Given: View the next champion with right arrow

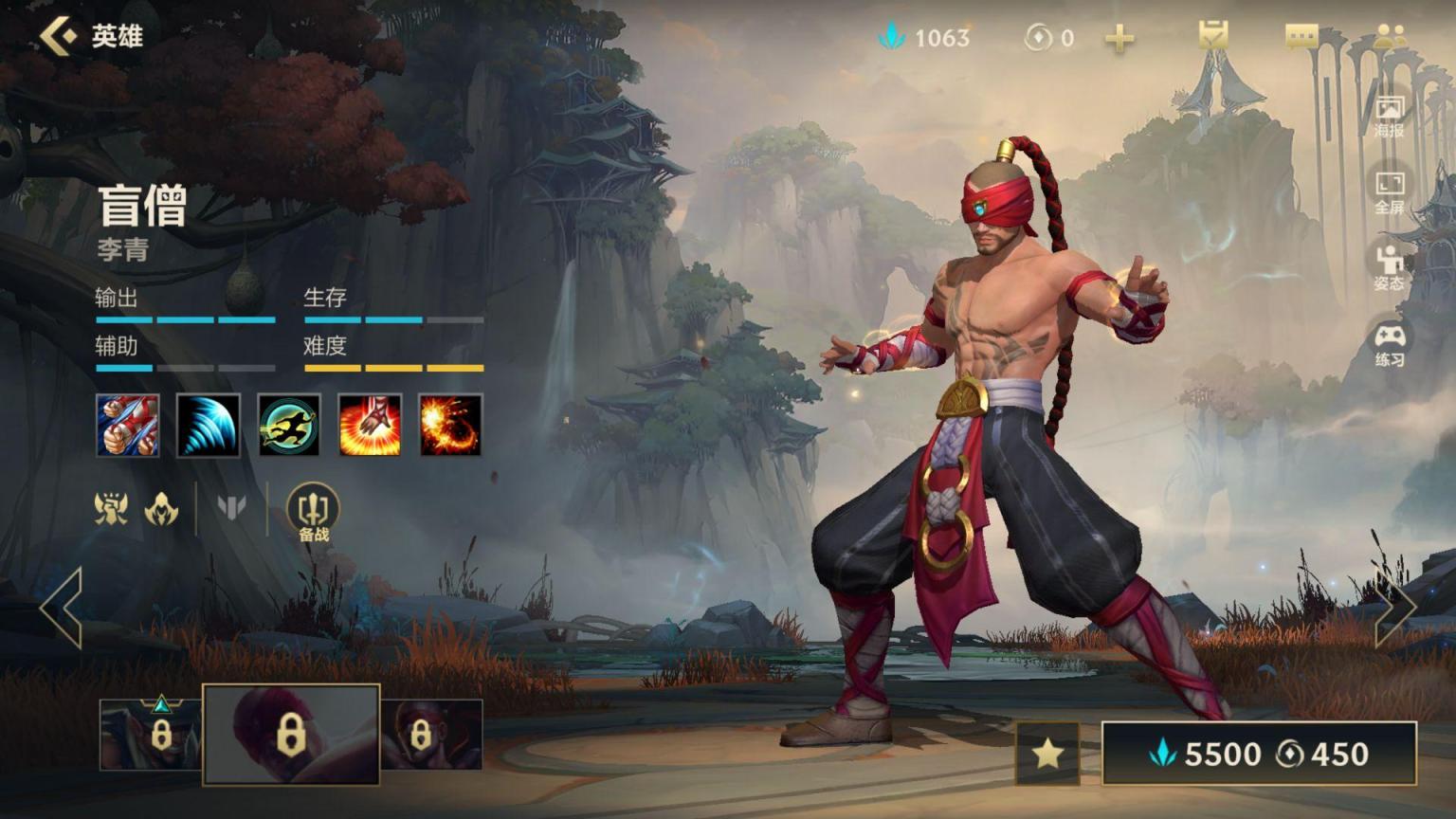Looking at the screenshot, I should [x=1394, y=608].
